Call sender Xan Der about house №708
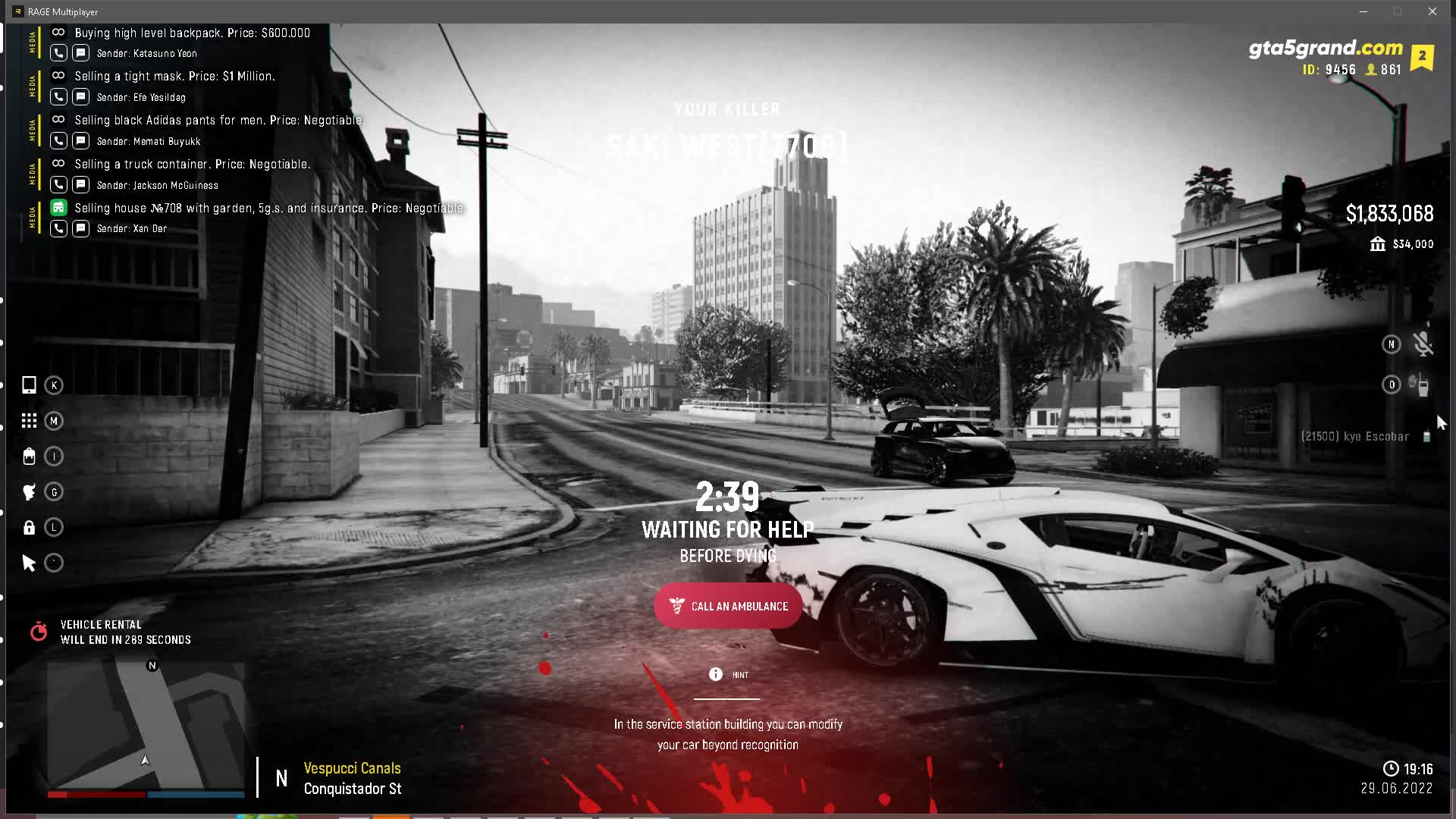This screenshot has width=1456, height=819. point(58,228)
